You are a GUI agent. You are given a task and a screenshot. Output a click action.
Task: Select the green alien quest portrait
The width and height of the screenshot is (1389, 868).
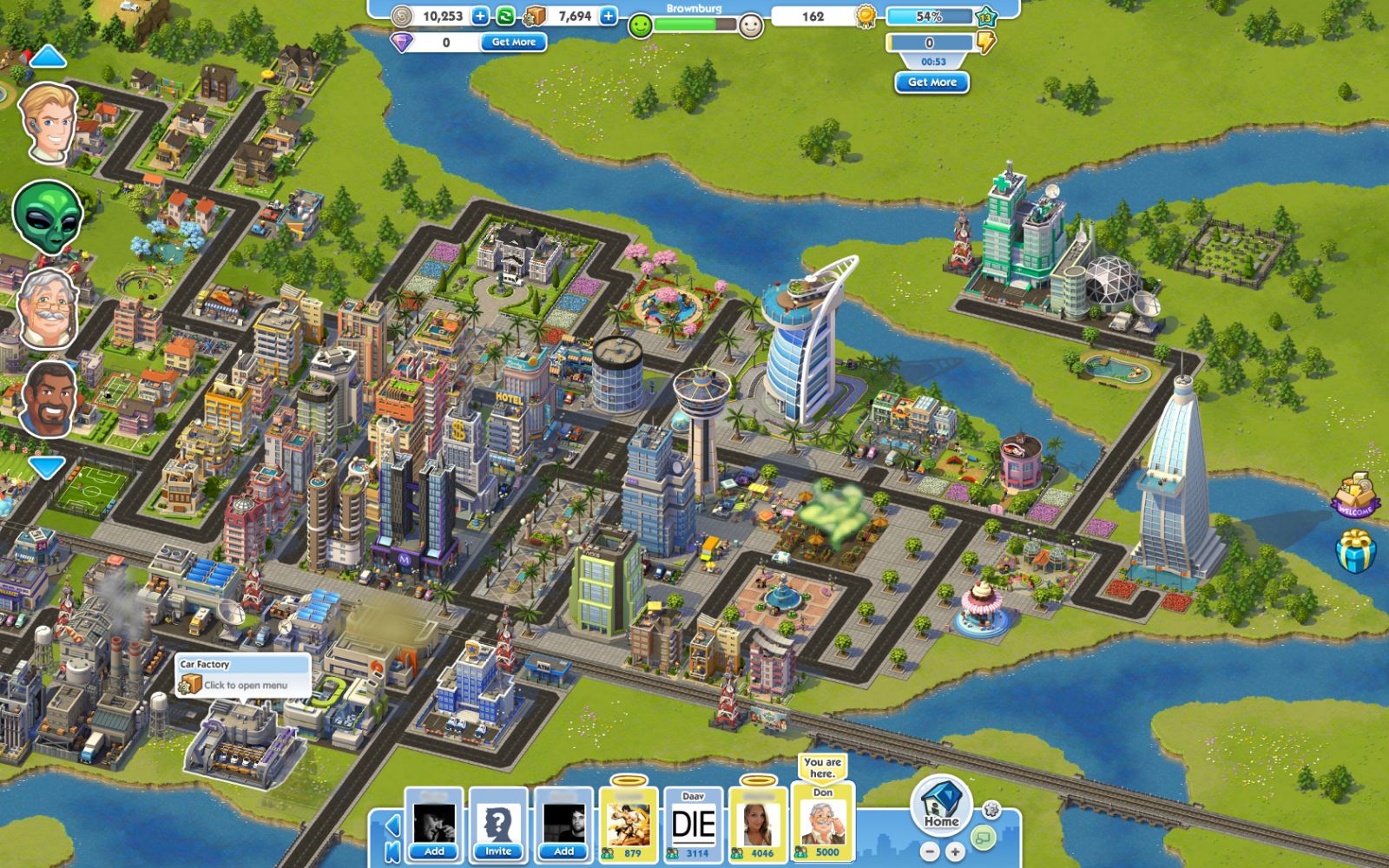click(48, 216)
